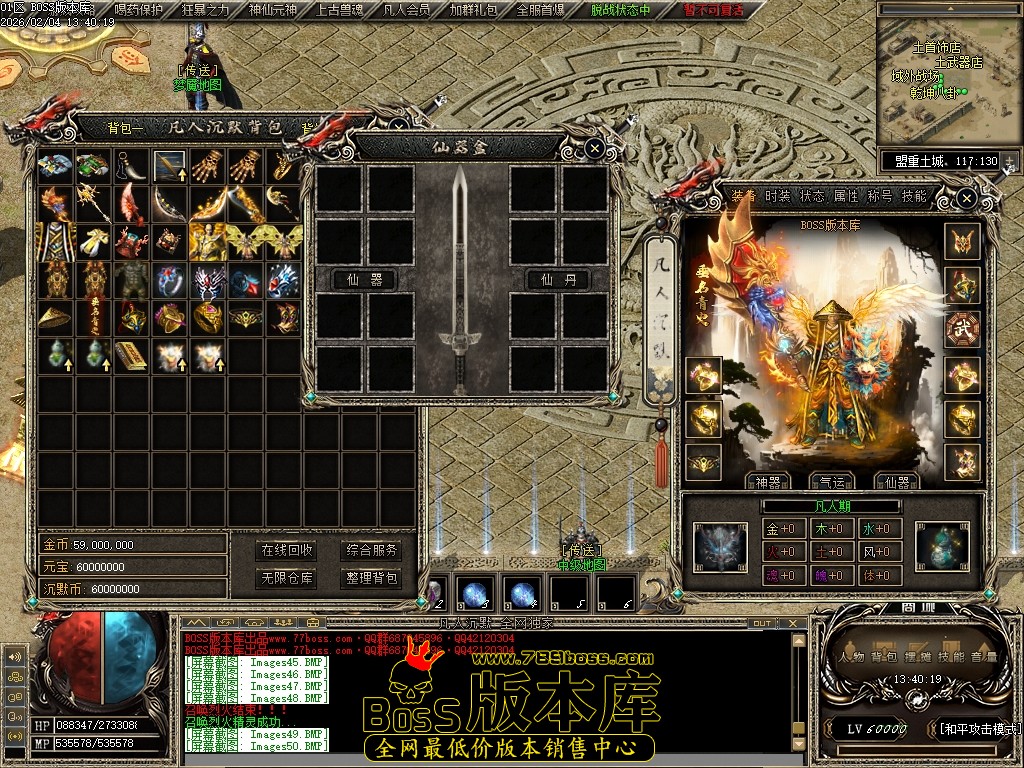The image size is (1024, 768).
Task: Click the 神器 button under the character
Action: 768,482
